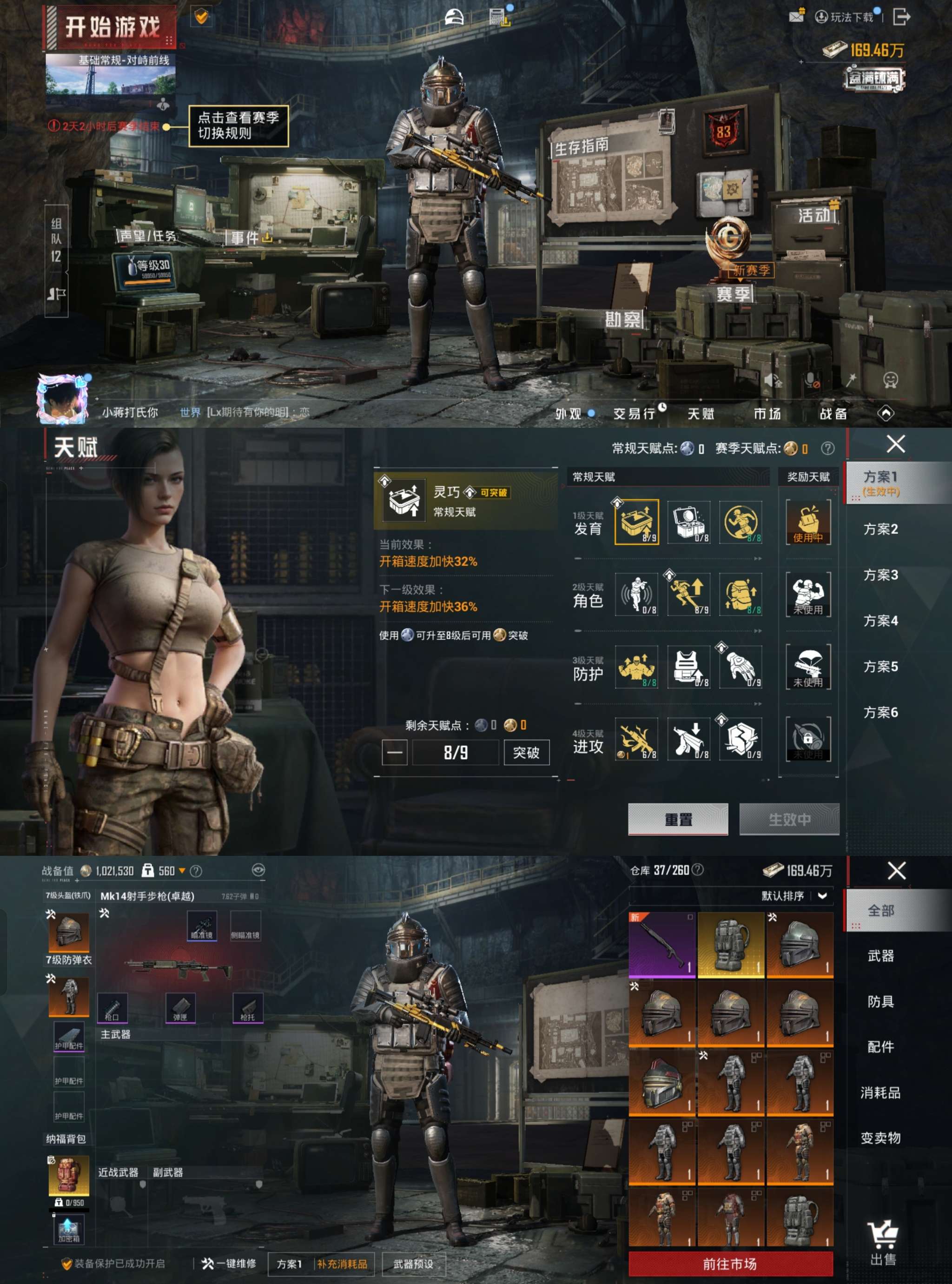The height and width of the screenshot is (1284, 952).
Task: Open the 出售 sell cart
Action: pos(882,1243)
